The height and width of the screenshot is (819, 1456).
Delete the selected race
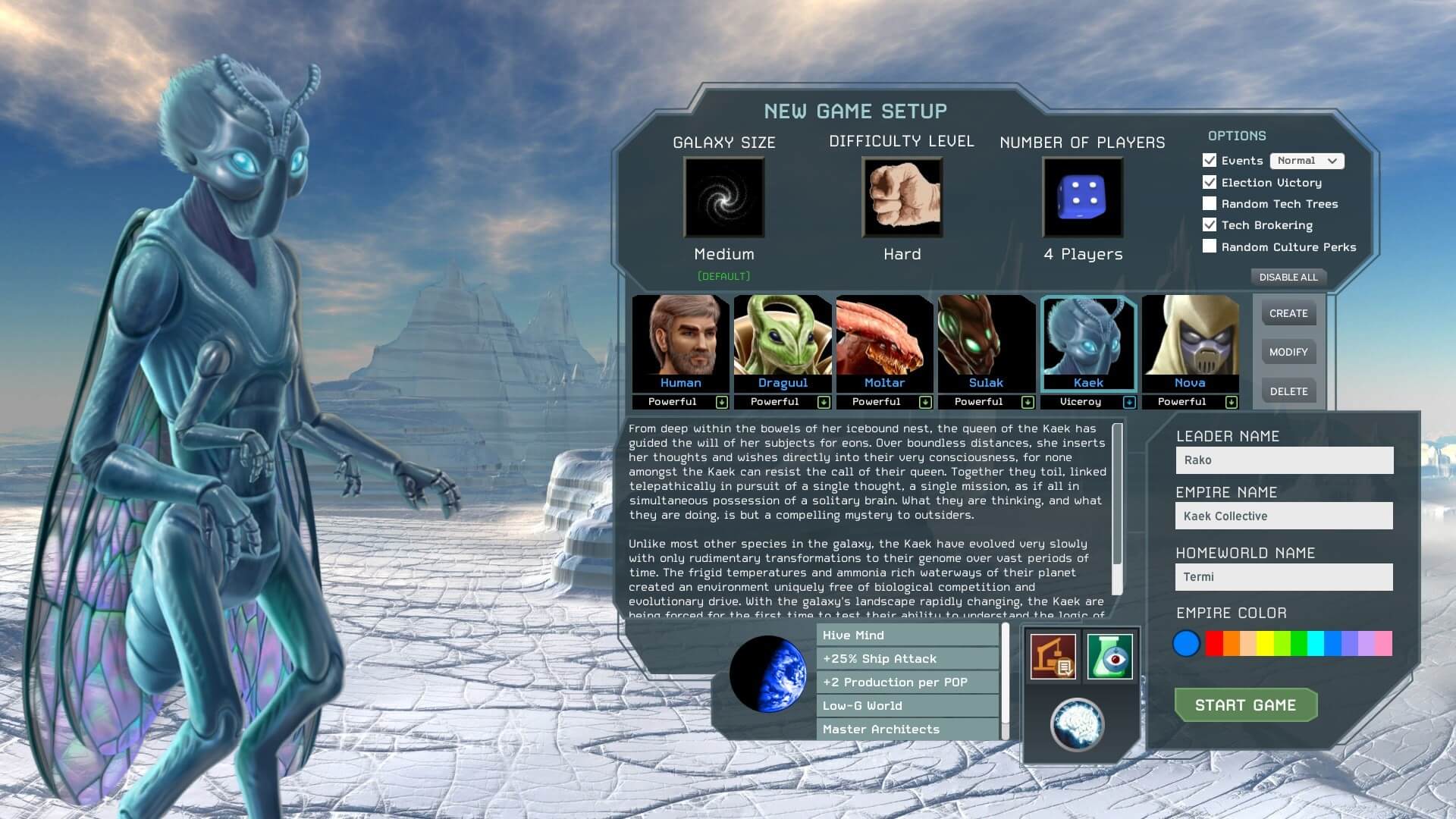coord(1288,391)
